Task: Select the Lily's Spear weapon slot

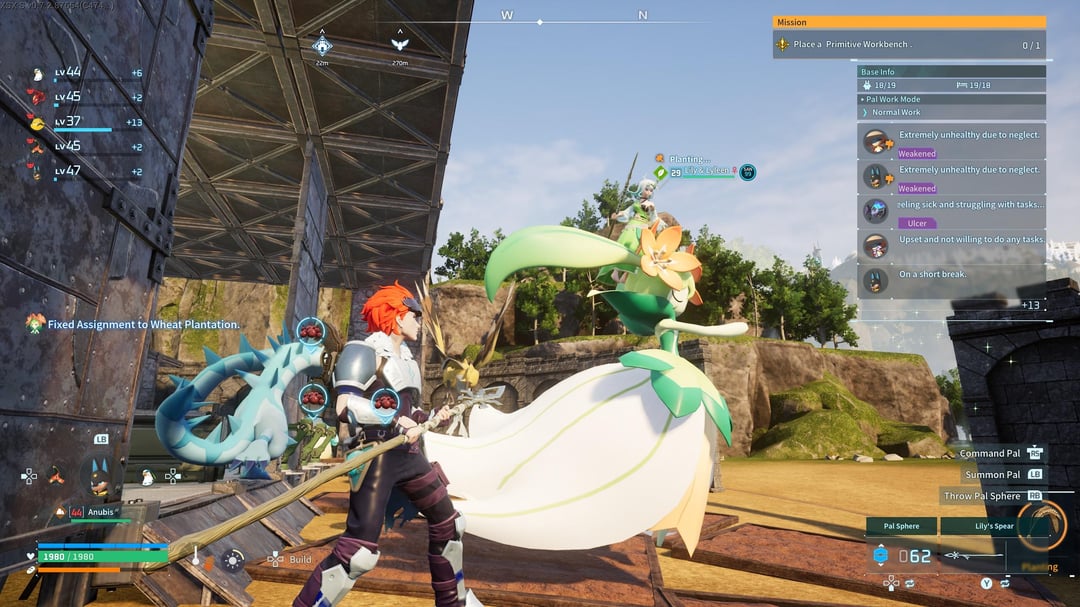Action: [x=991, y=526]
